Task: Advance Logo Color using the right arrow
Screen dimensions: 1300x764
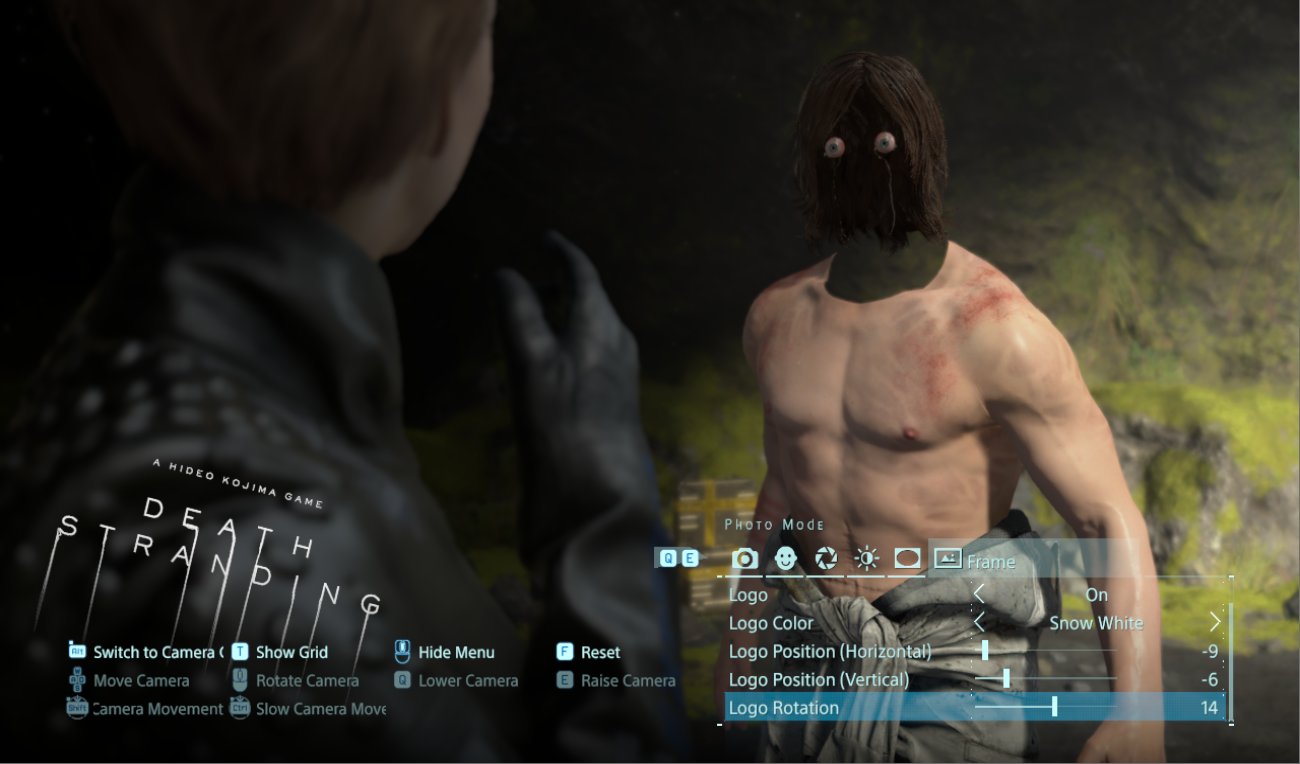Action: click(1214, 623)
